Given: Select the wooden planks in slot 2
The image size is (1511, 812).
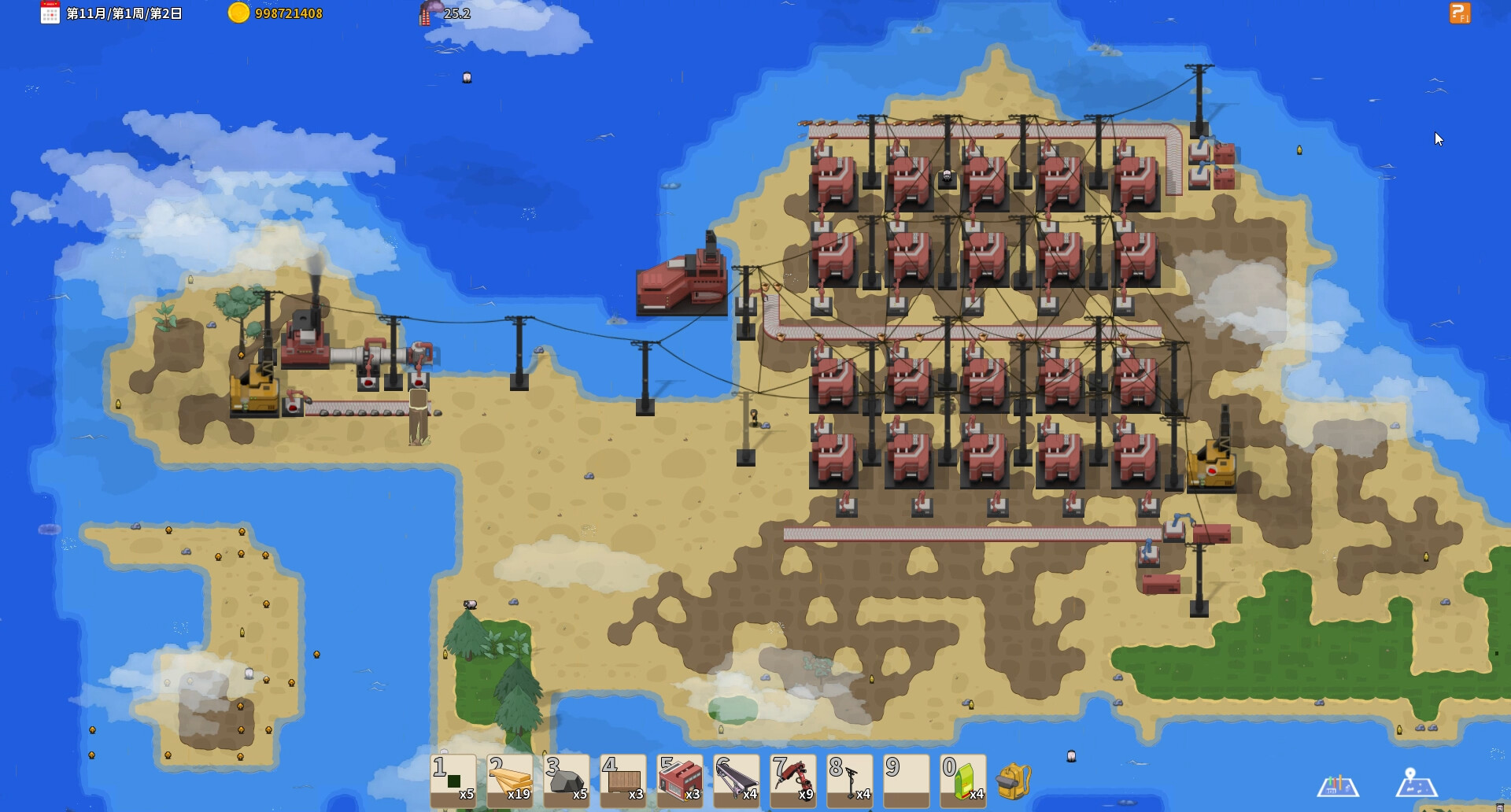Looking at the screenshot, I should coord(510,781).
